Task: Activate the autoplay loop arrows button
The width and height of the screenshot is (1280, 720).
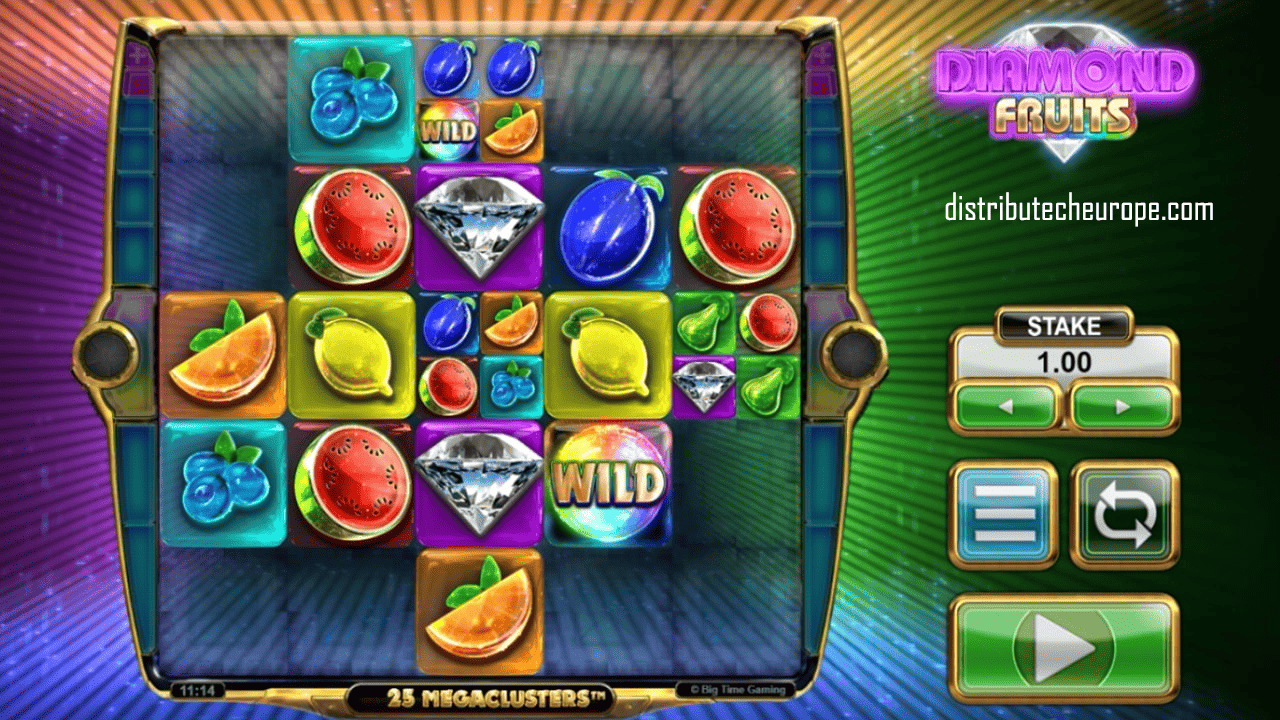Action: click(x=1125, y=514)
